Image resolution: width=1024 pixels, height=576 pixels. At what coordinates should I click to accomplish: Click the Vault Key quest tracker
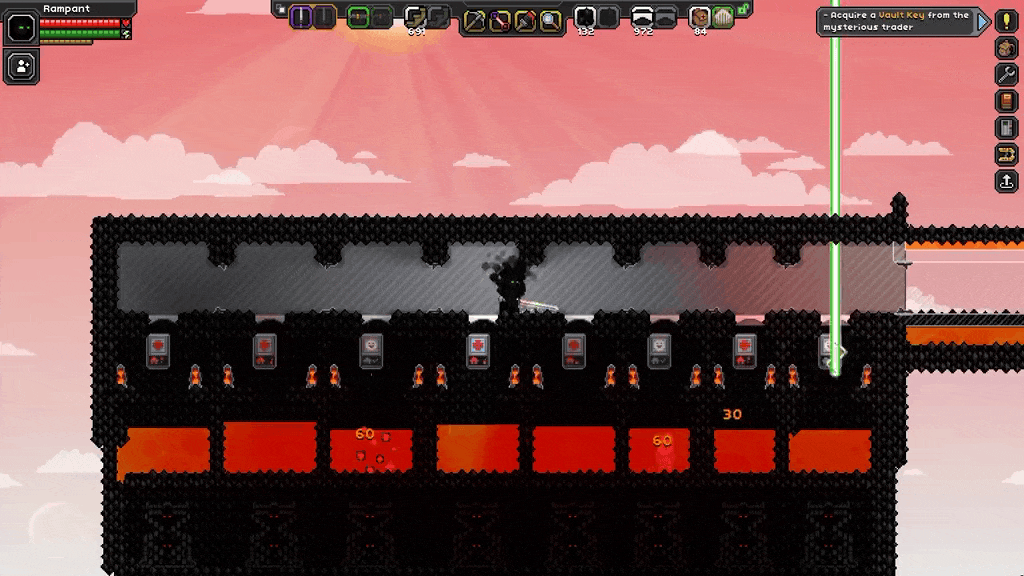[x=896, y=21]
